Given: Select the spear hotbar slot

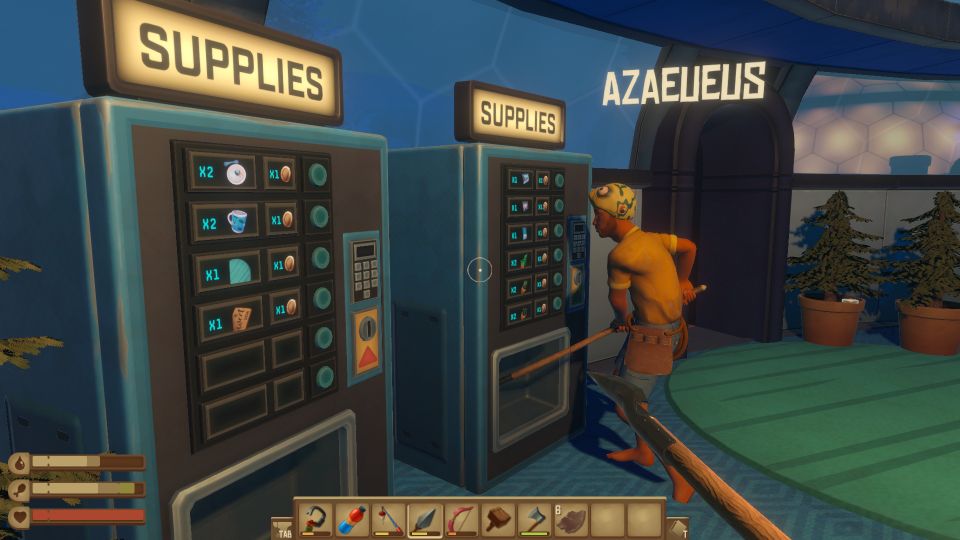Looking at the screenshot, I should click(424, 520).
